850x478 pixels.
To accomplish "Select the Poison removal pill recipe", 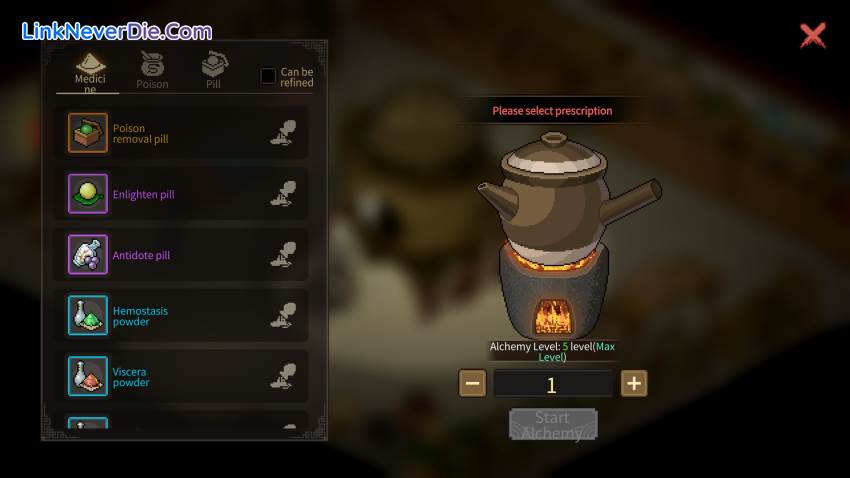I will (182, 133).
